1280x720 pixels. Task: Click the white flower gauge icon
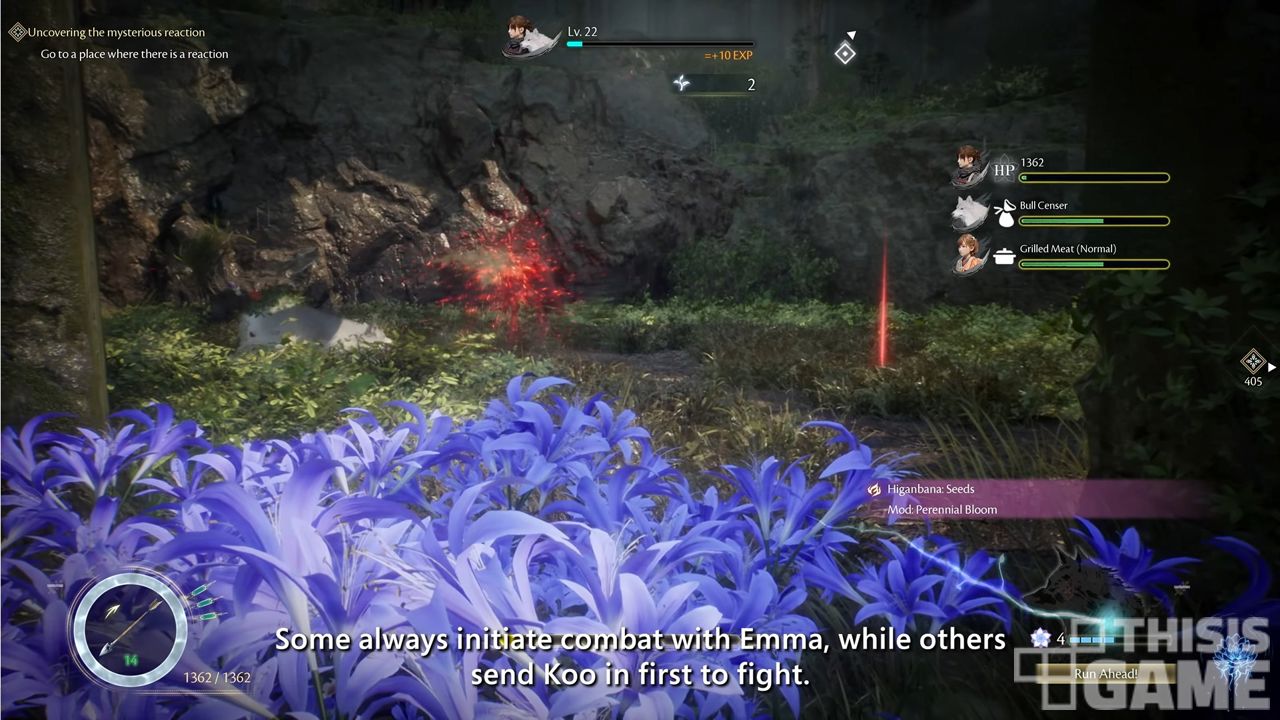[x=1041, y=638]
